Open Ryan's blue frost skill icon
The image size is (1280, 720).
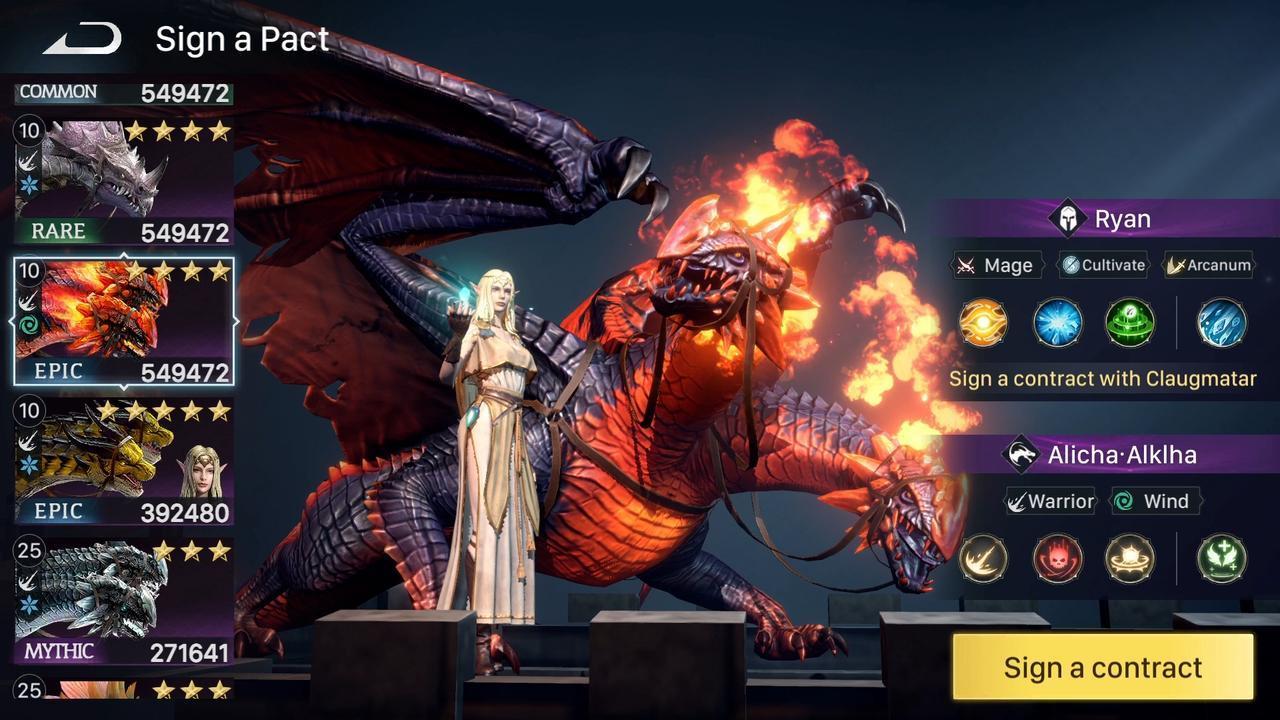[x=1057, y=323]
